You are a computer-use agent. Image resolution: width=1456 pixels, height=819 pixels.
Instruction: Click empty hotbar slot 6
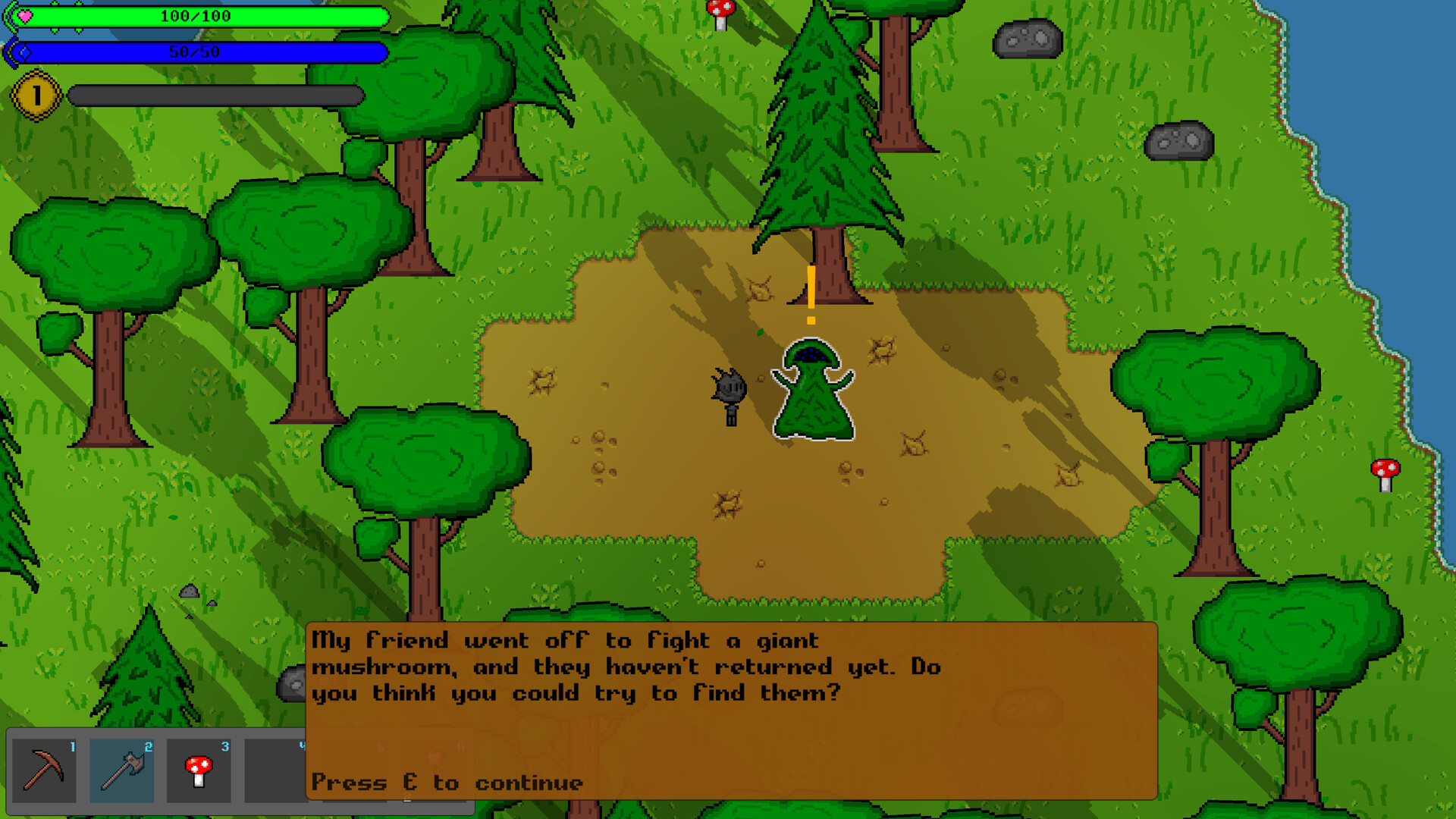coord(431,770)
